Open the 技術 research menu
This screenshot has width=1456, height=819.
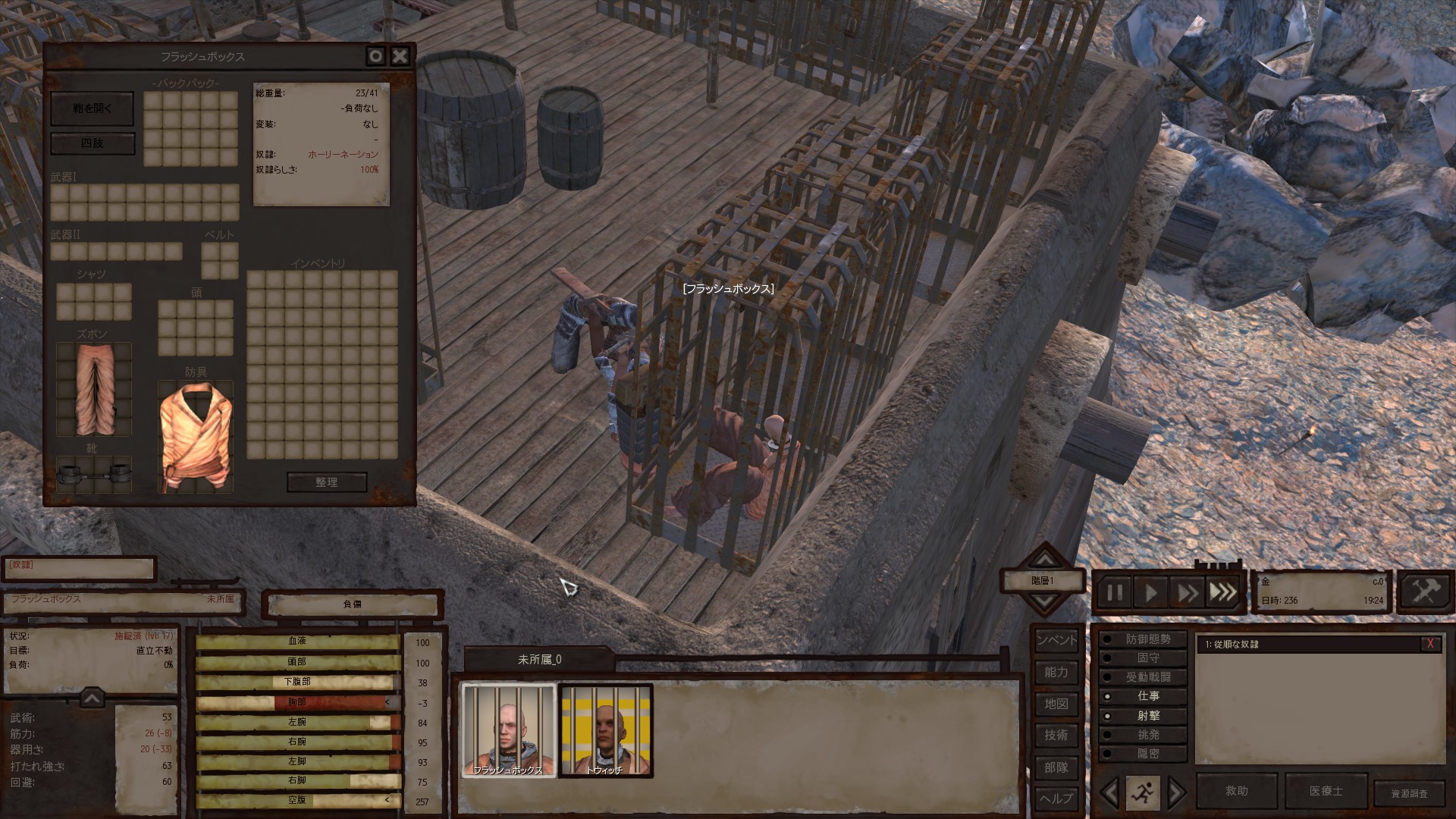click(x=1056, y=736)
